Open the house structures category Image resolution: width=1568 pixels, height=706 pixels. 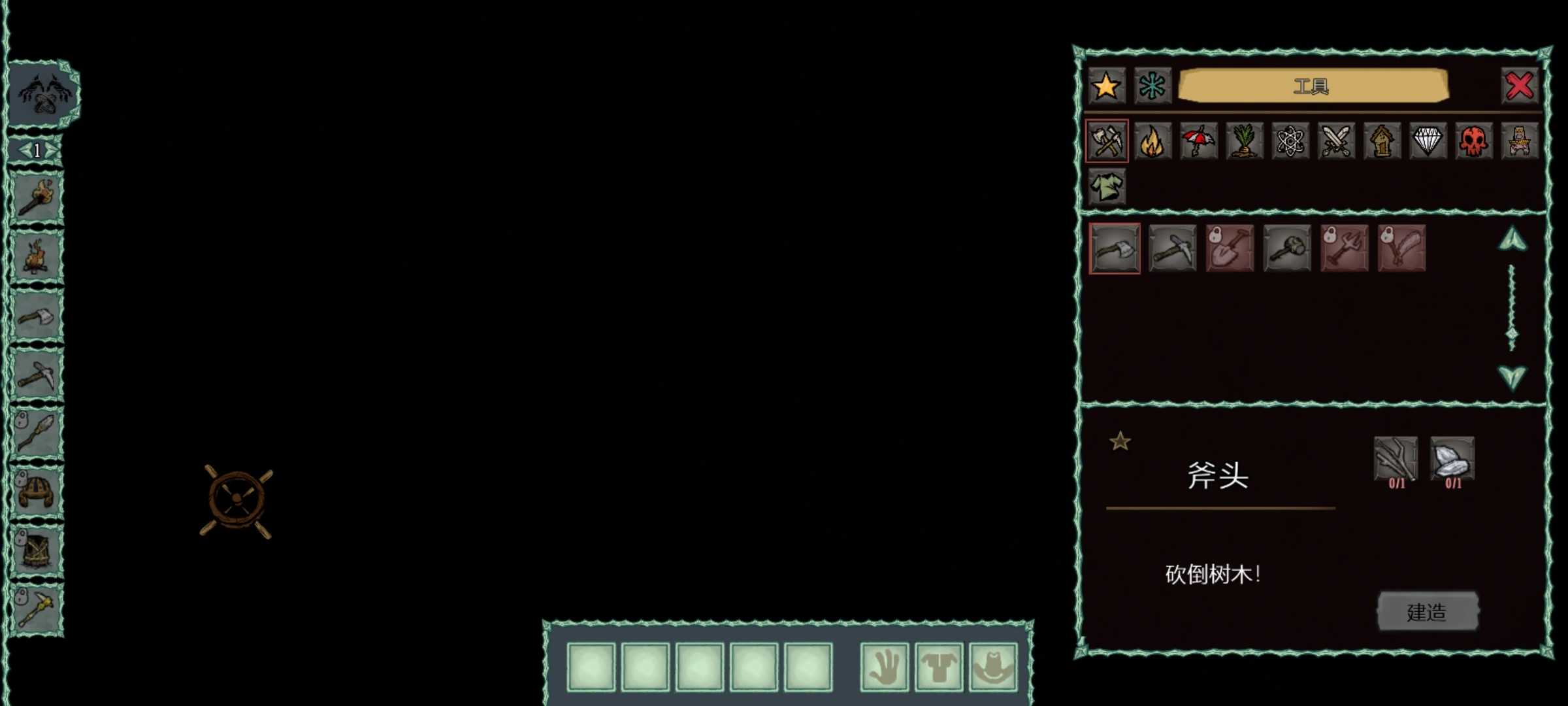1382,141
